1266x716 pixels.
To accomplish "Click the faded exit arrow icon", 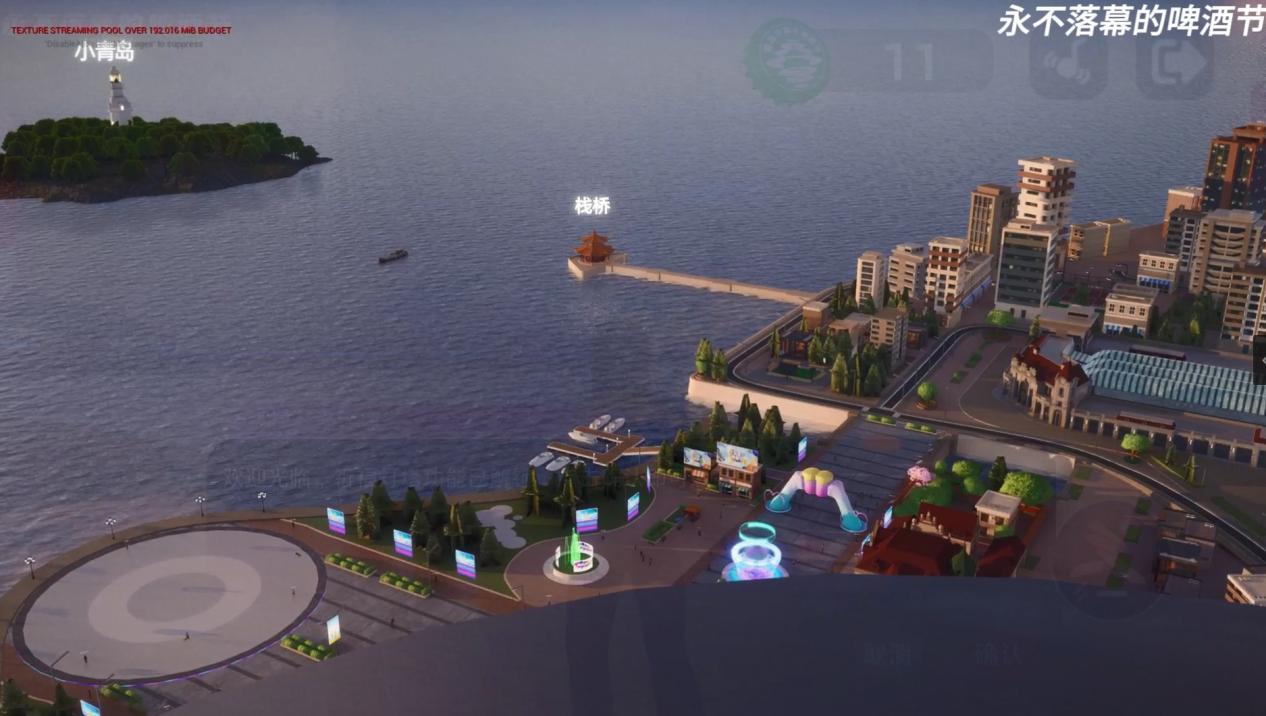I will tap(1174, 62).
